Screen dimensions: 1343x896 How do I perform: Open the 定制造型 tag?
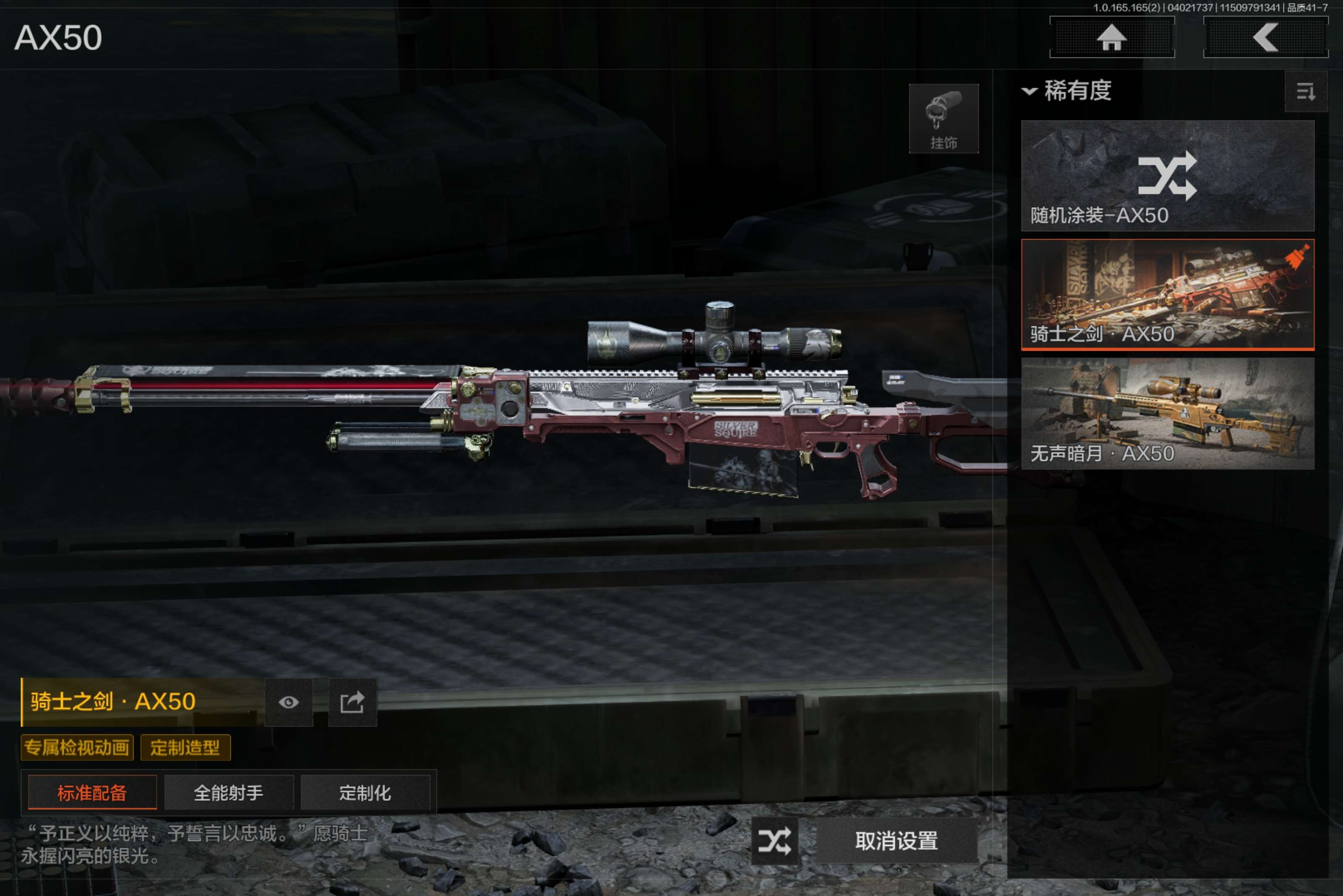click(185, 748)
